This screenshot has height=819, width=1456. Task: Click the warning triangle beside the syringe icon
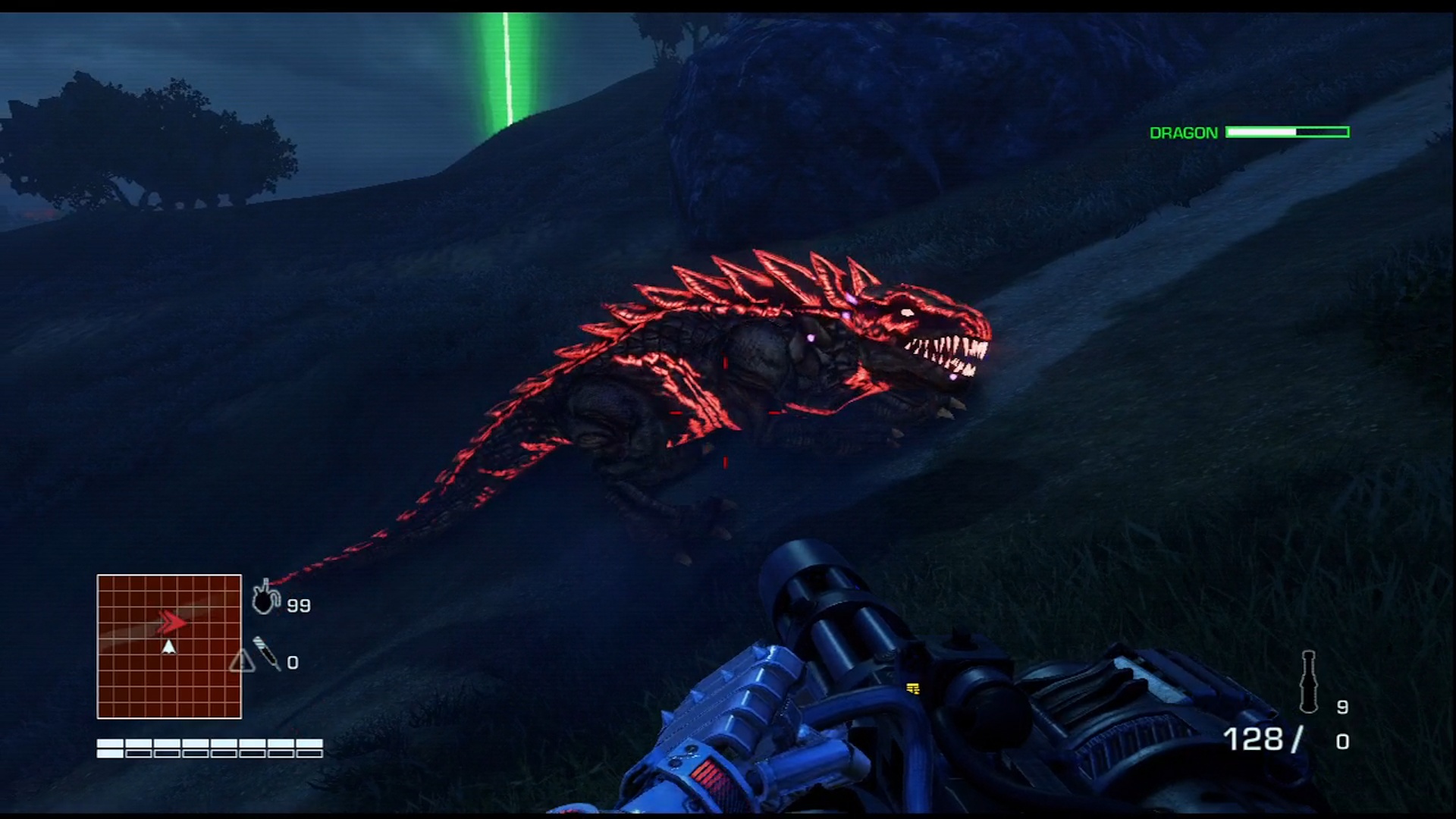[243, 662]
